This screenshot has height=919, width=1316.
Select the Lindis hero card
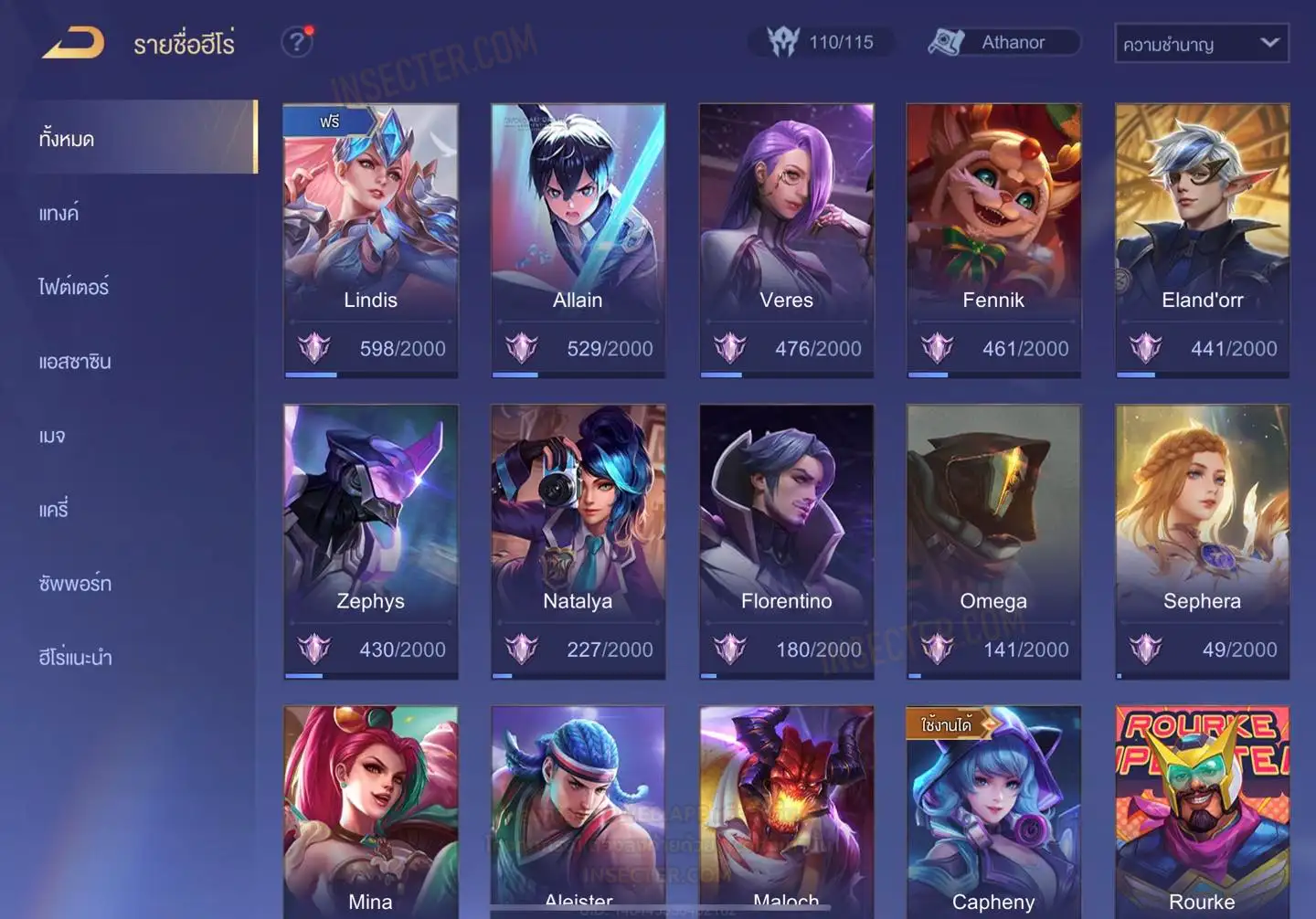pyautogui.click(x=370, y=239)
